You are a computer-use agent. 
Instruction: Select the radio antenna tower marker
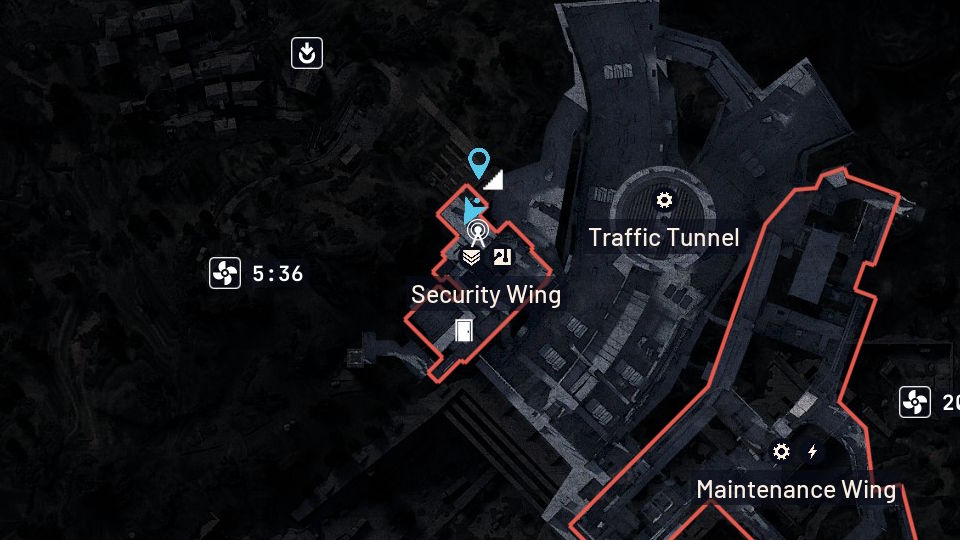pos(478,234)
